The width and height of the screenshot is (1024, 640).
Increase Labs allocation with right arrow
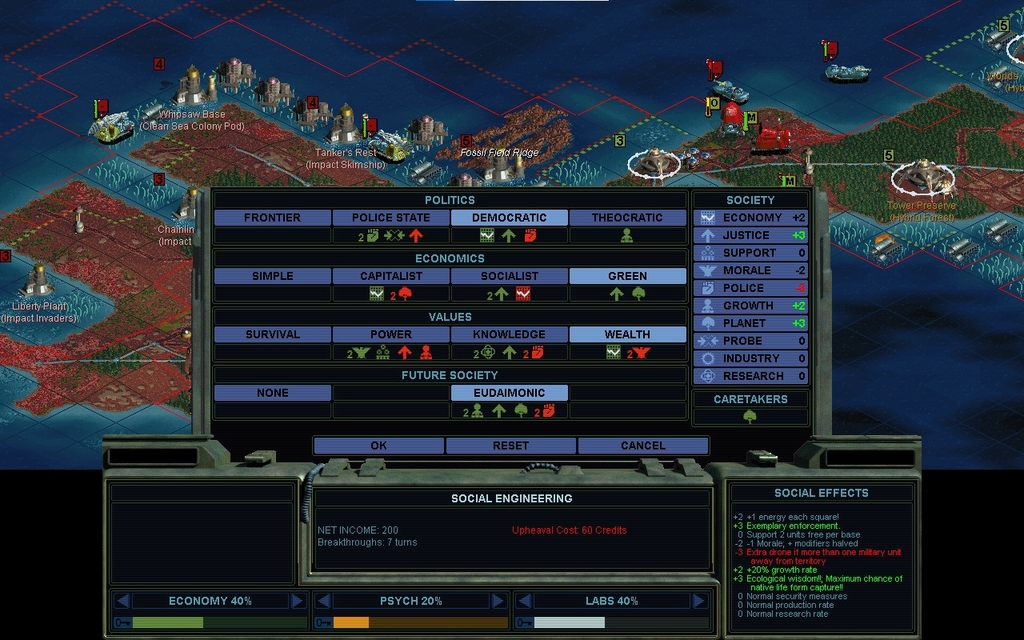coord(699,601)
